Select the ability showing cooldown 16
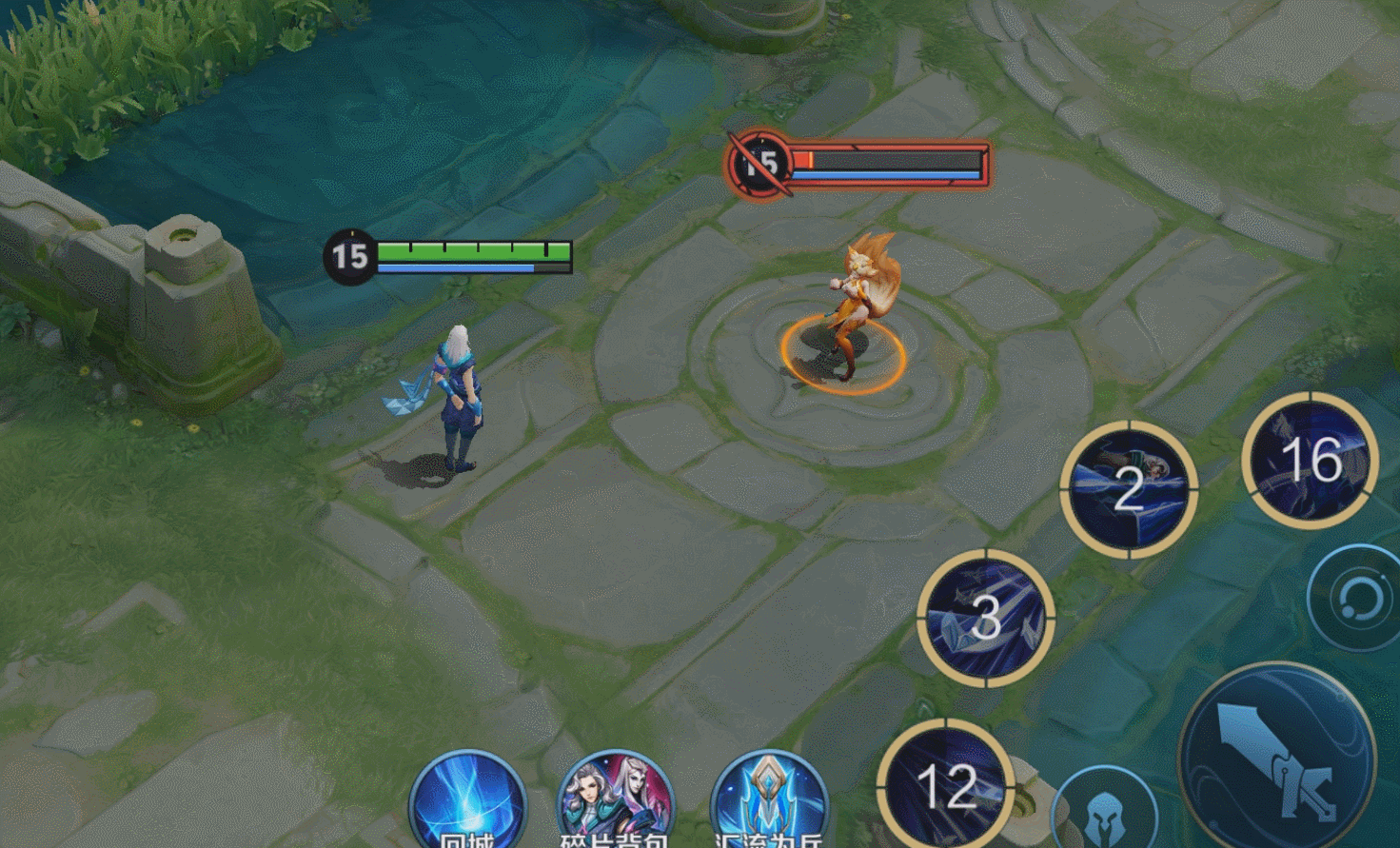This screenshot has width=1400, height=848. 1311,461
